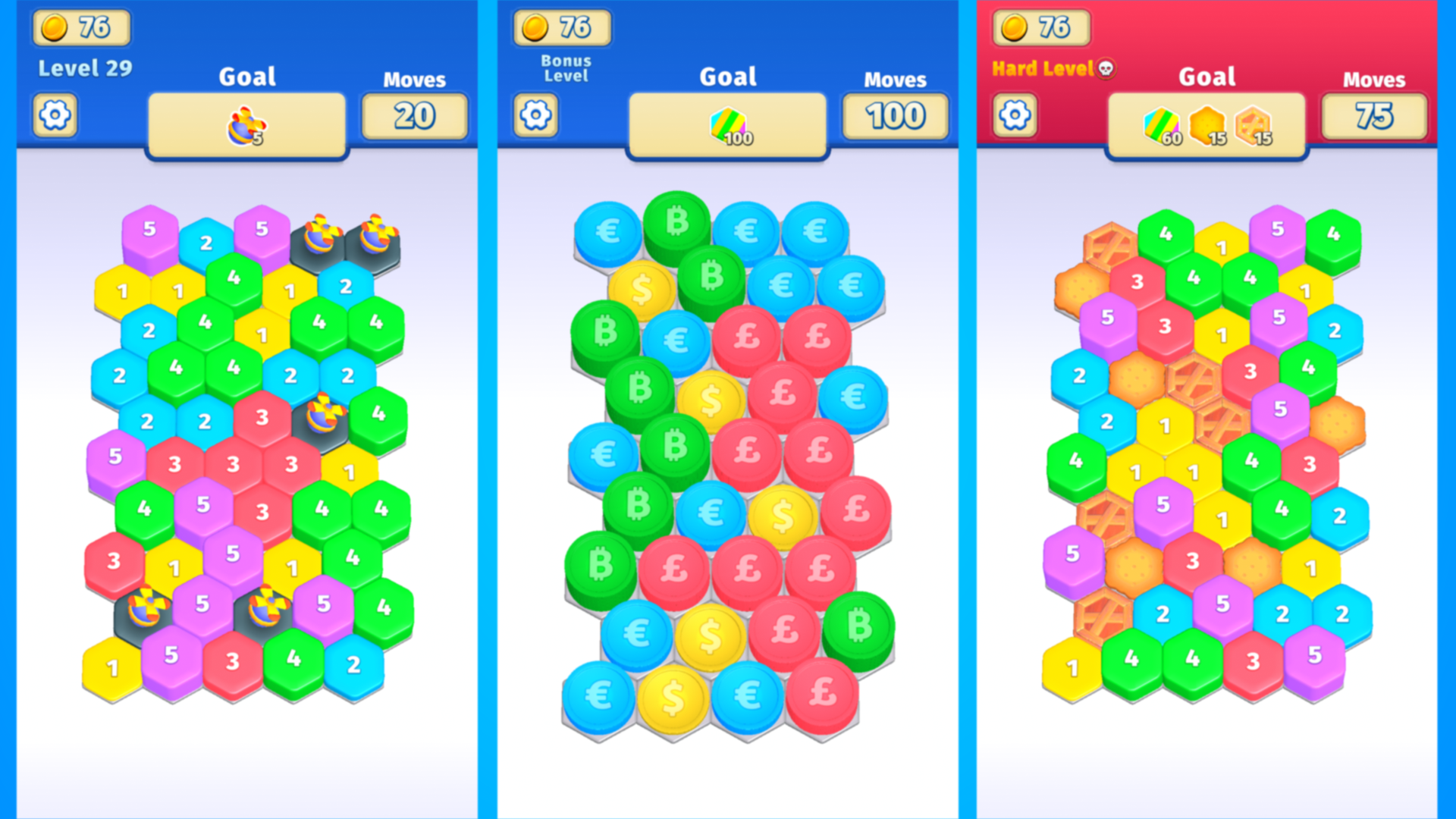Open the settings gear on the Bonus Level

[x=536, y=115]
